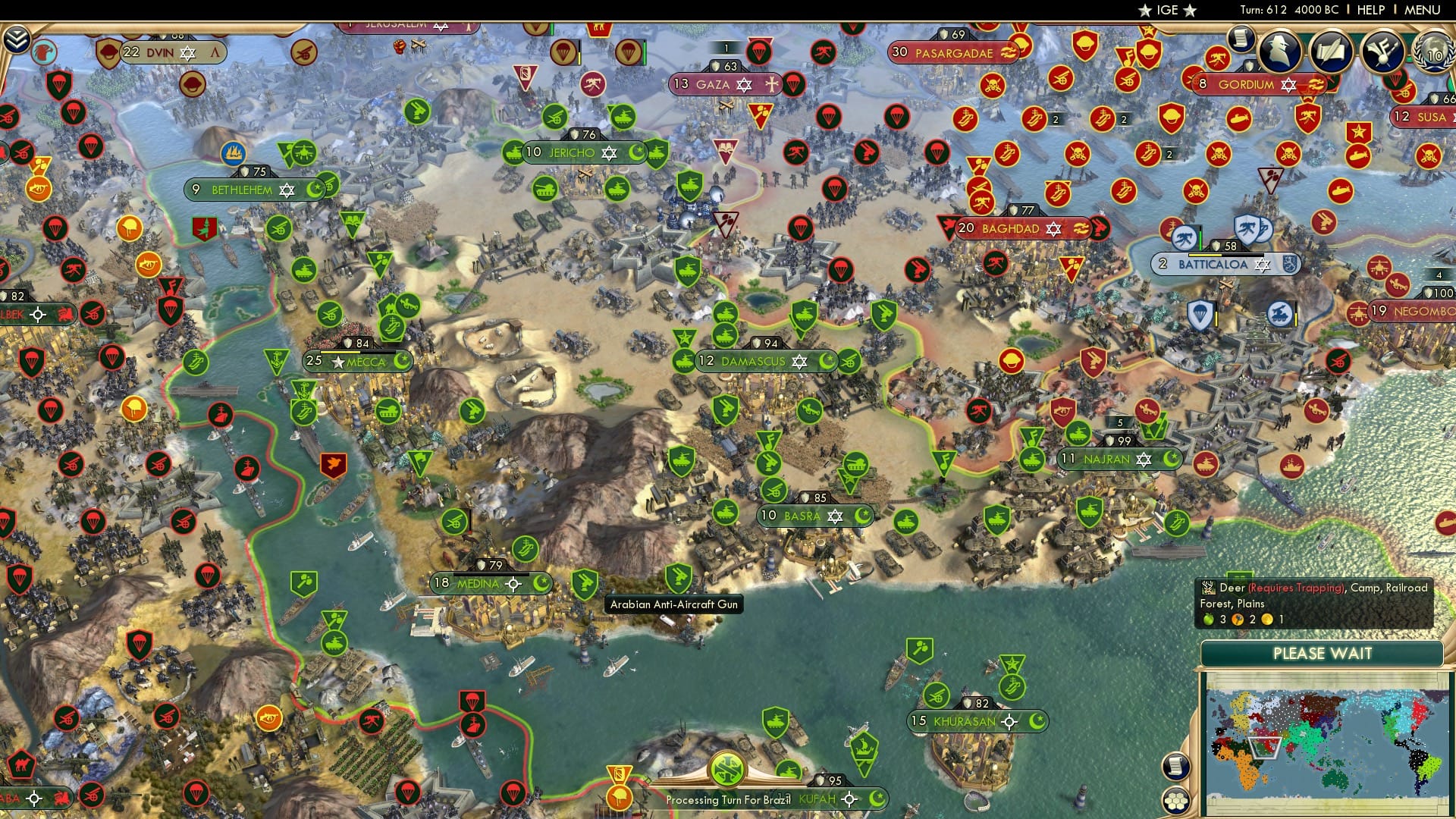Click the Judaism star icon on Baghdad's banner
This screenshot has height=819, width=1456.
pos(1054,227)
